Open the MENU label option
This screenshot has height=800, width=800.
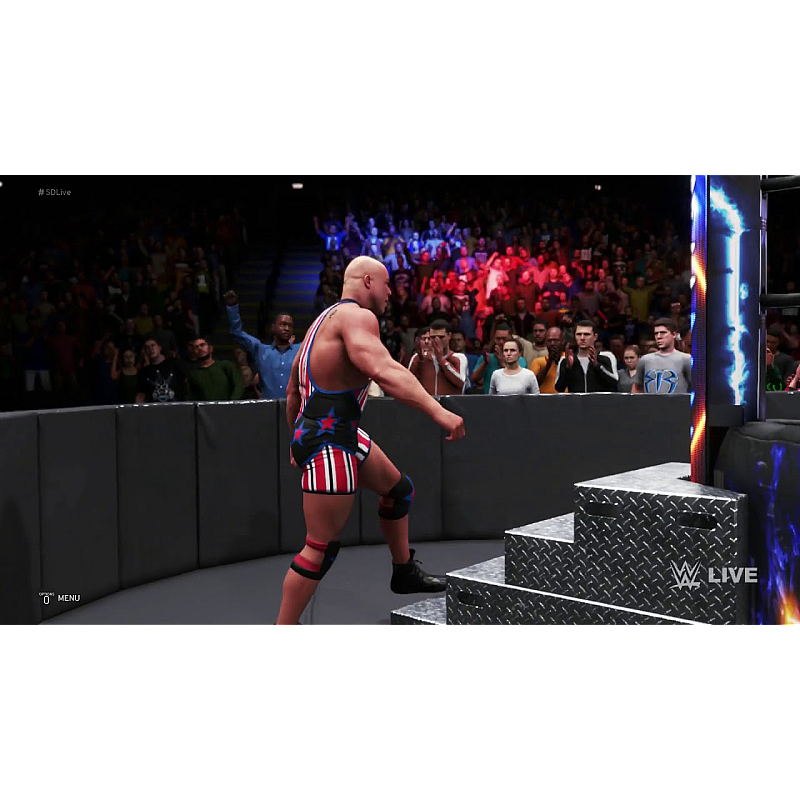(x=68, y=598)
